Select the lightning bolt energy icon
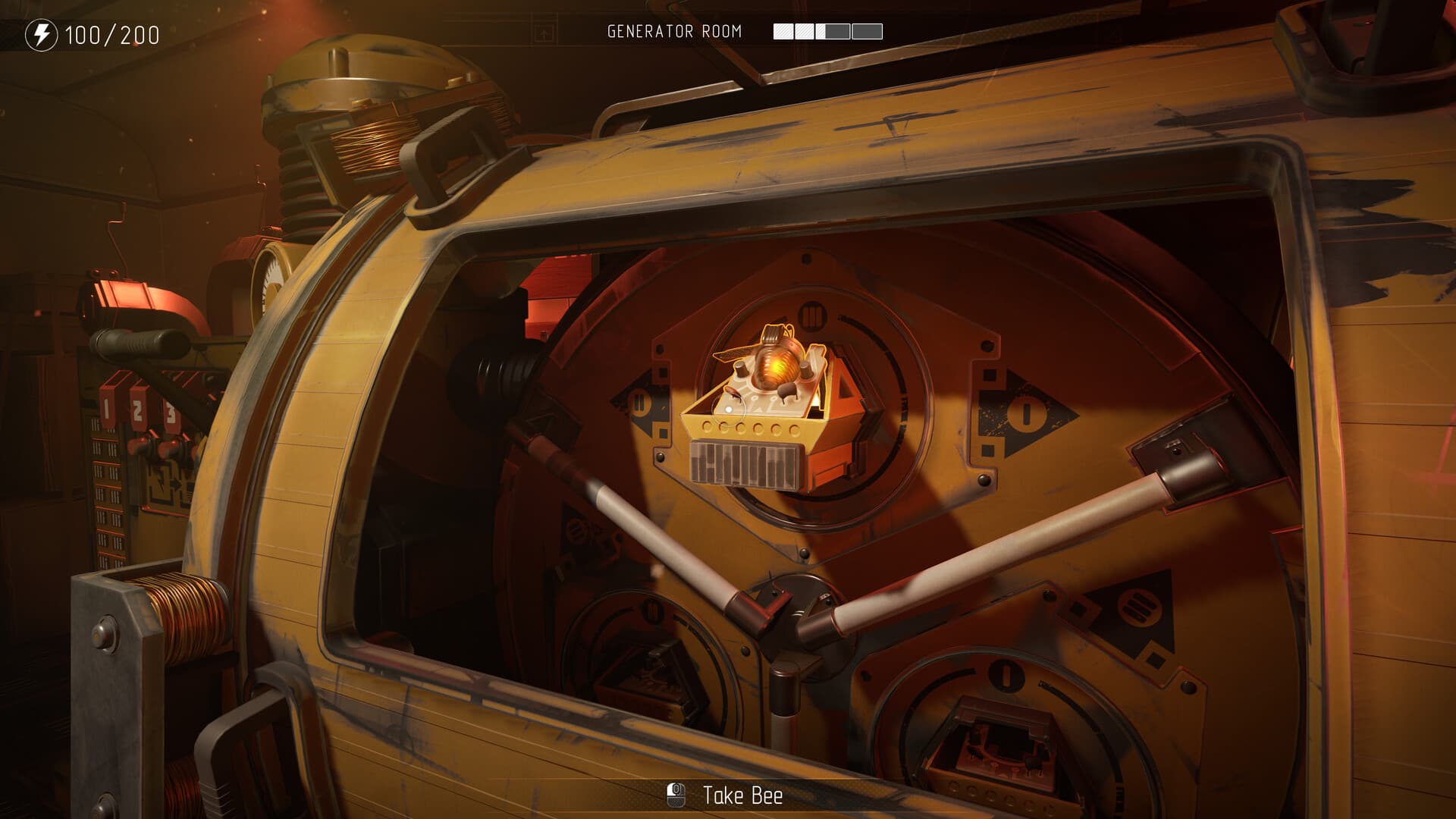Image resolution: width=1456 pixels, height=819 pixels. coord(42,33)
